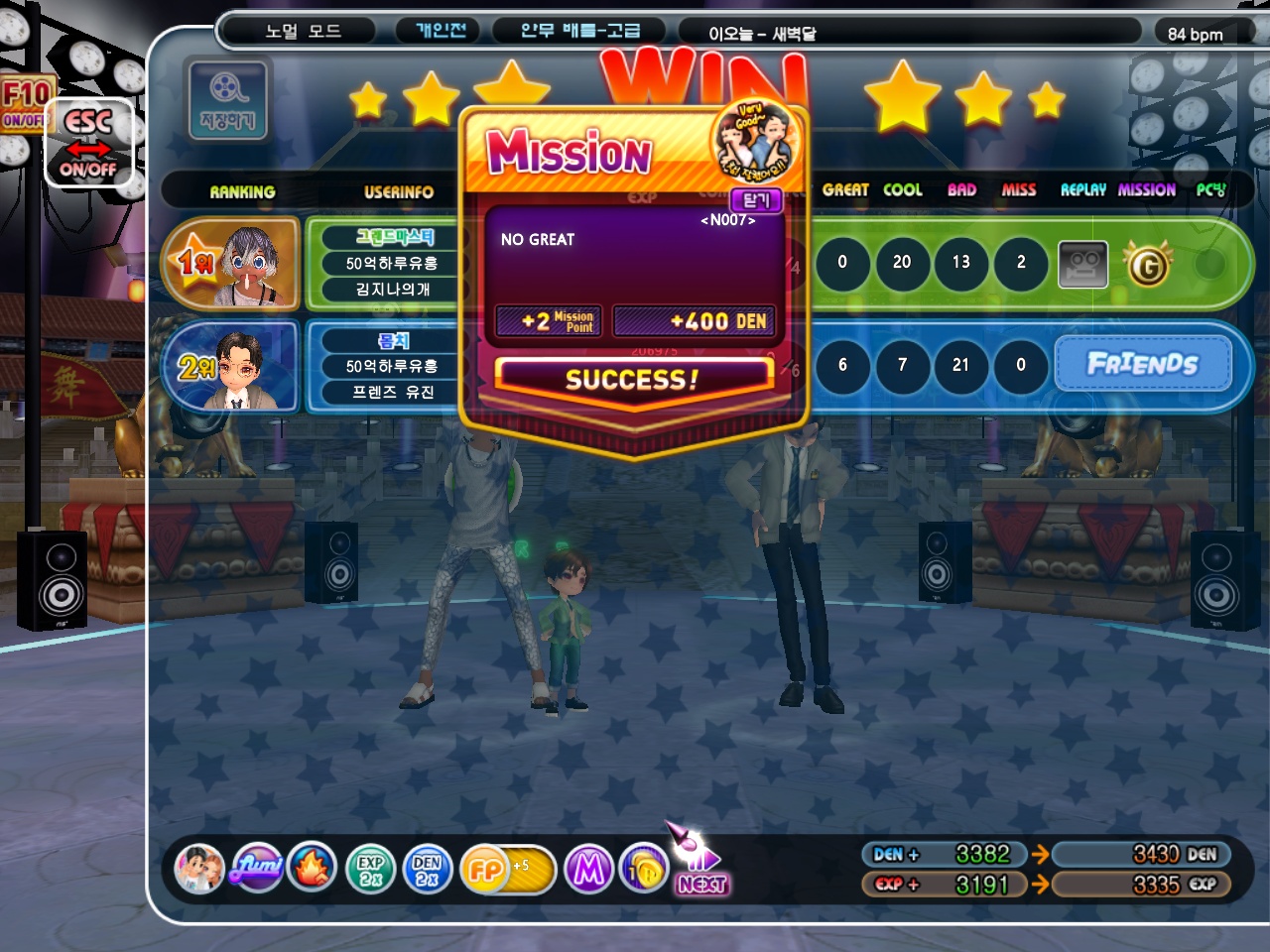Click the EXP 2x bonus icon
The height and width of the screenshot is (952, 1270).
click(370, 870)
